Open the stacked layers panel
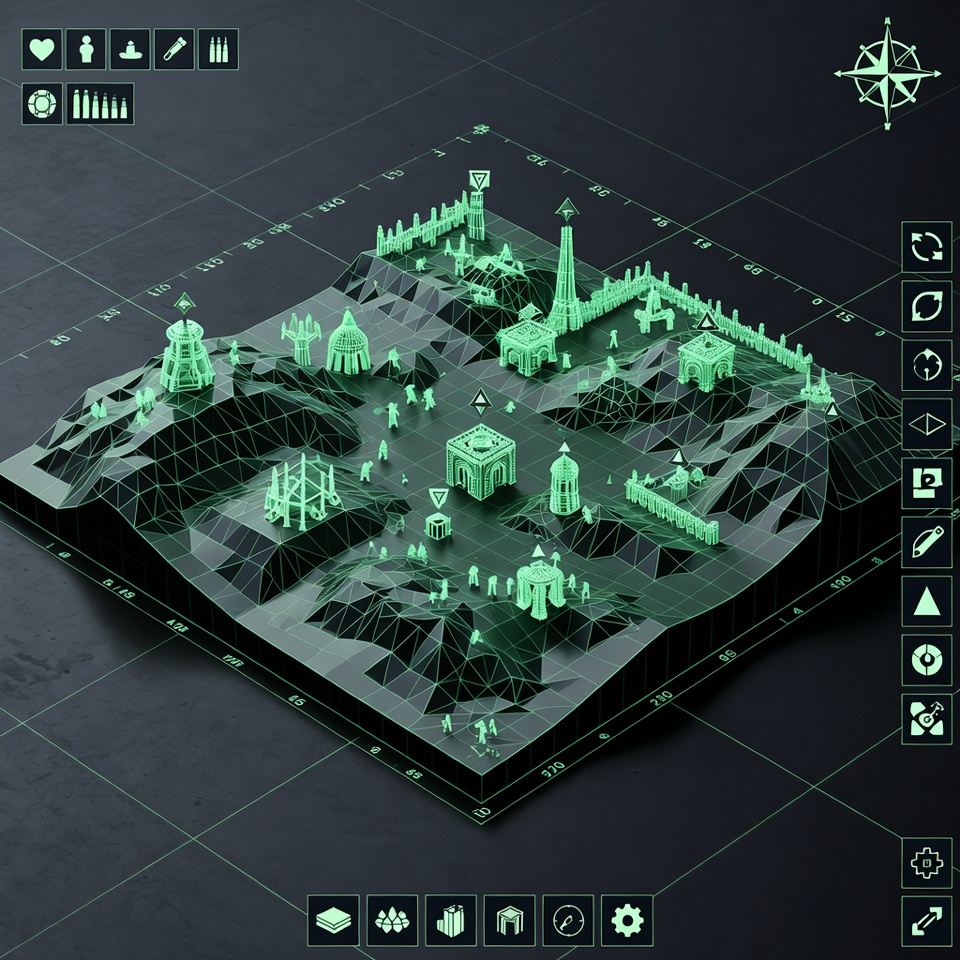This screenshot has width=960, height=960. pyautogui.click(x=332, y=916)
